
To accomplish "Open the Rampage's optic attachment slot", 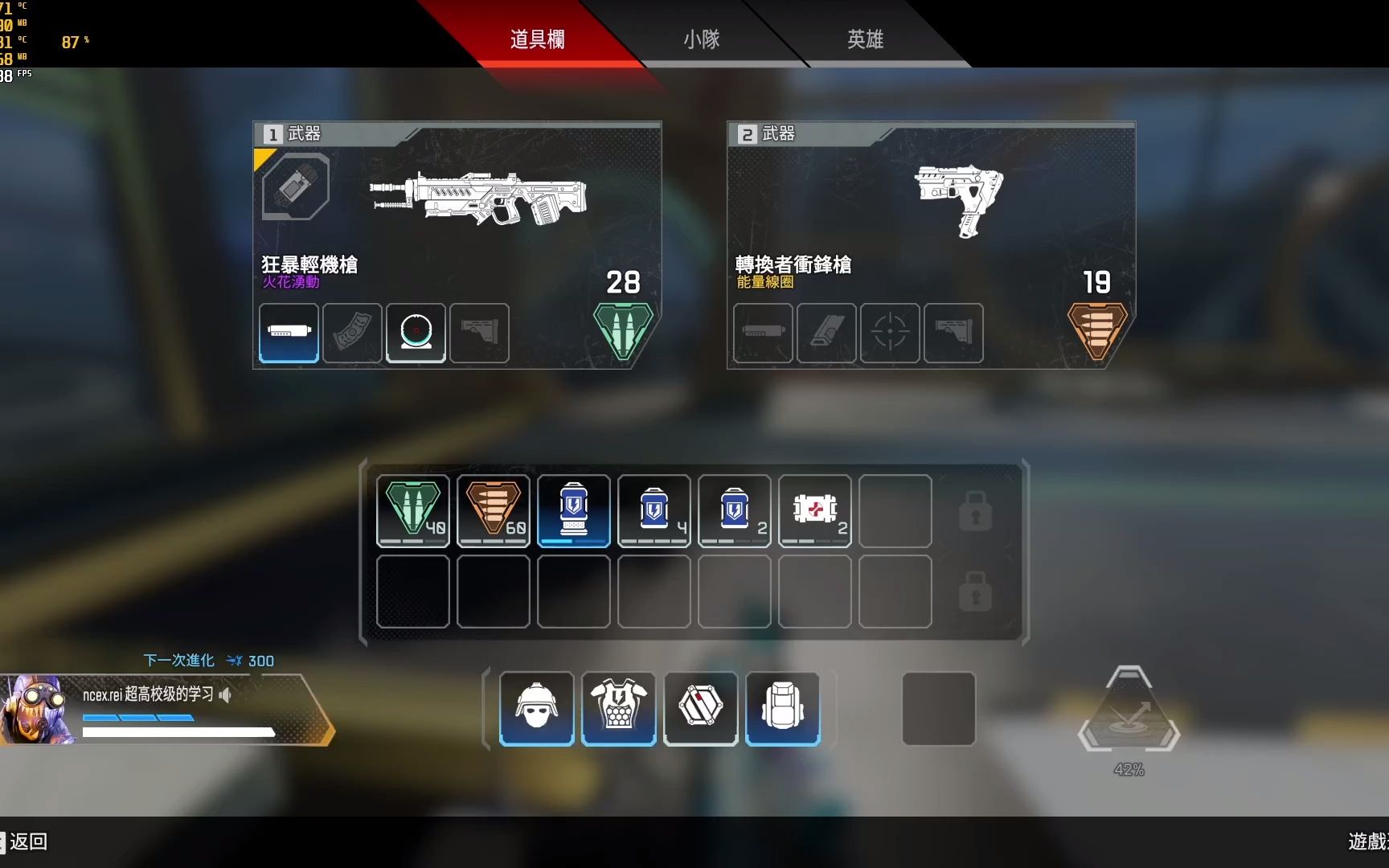I will (416, 334).
